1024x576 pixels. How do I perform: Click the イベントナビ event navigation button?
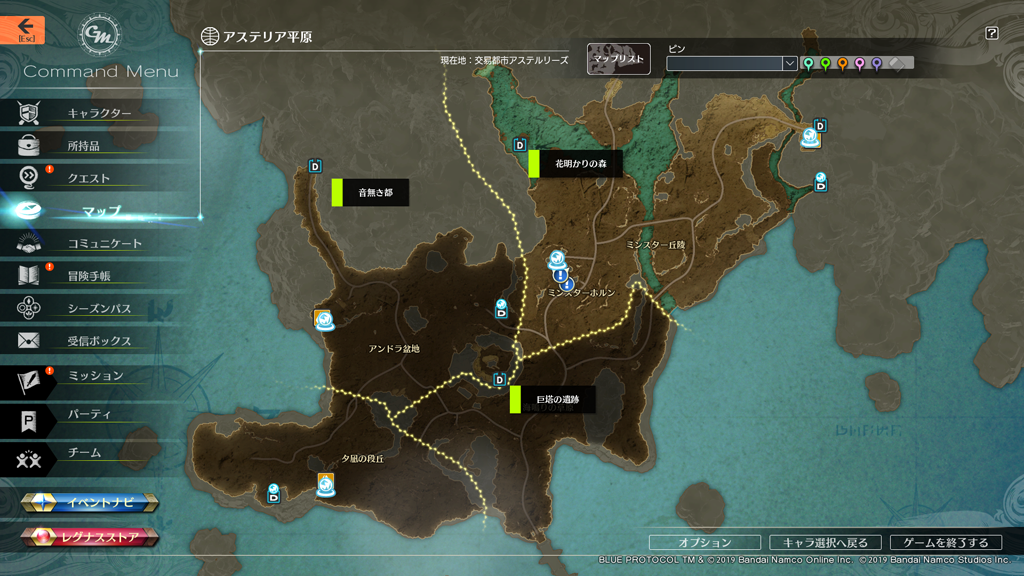tap(90, 502)
